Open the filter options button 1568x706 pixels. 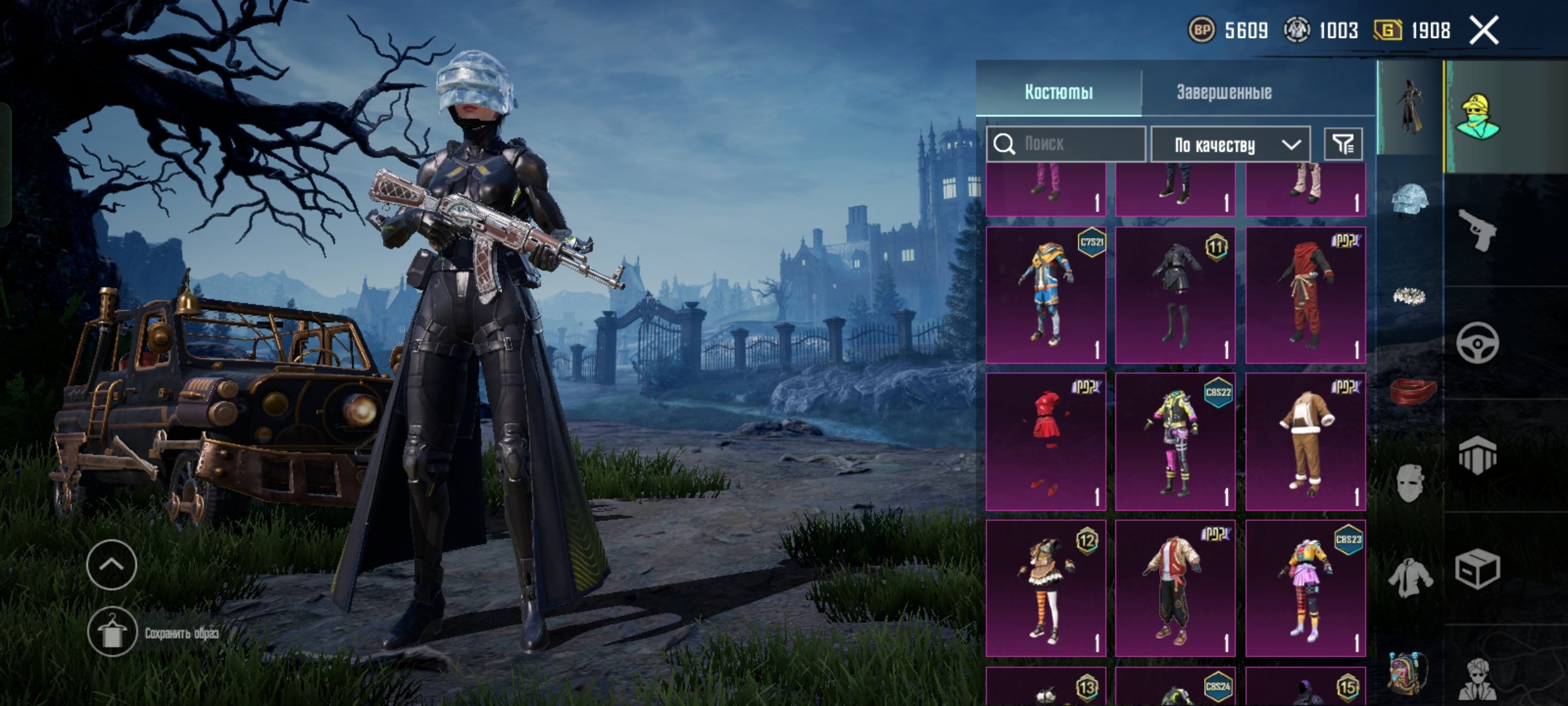(1343, 144)
